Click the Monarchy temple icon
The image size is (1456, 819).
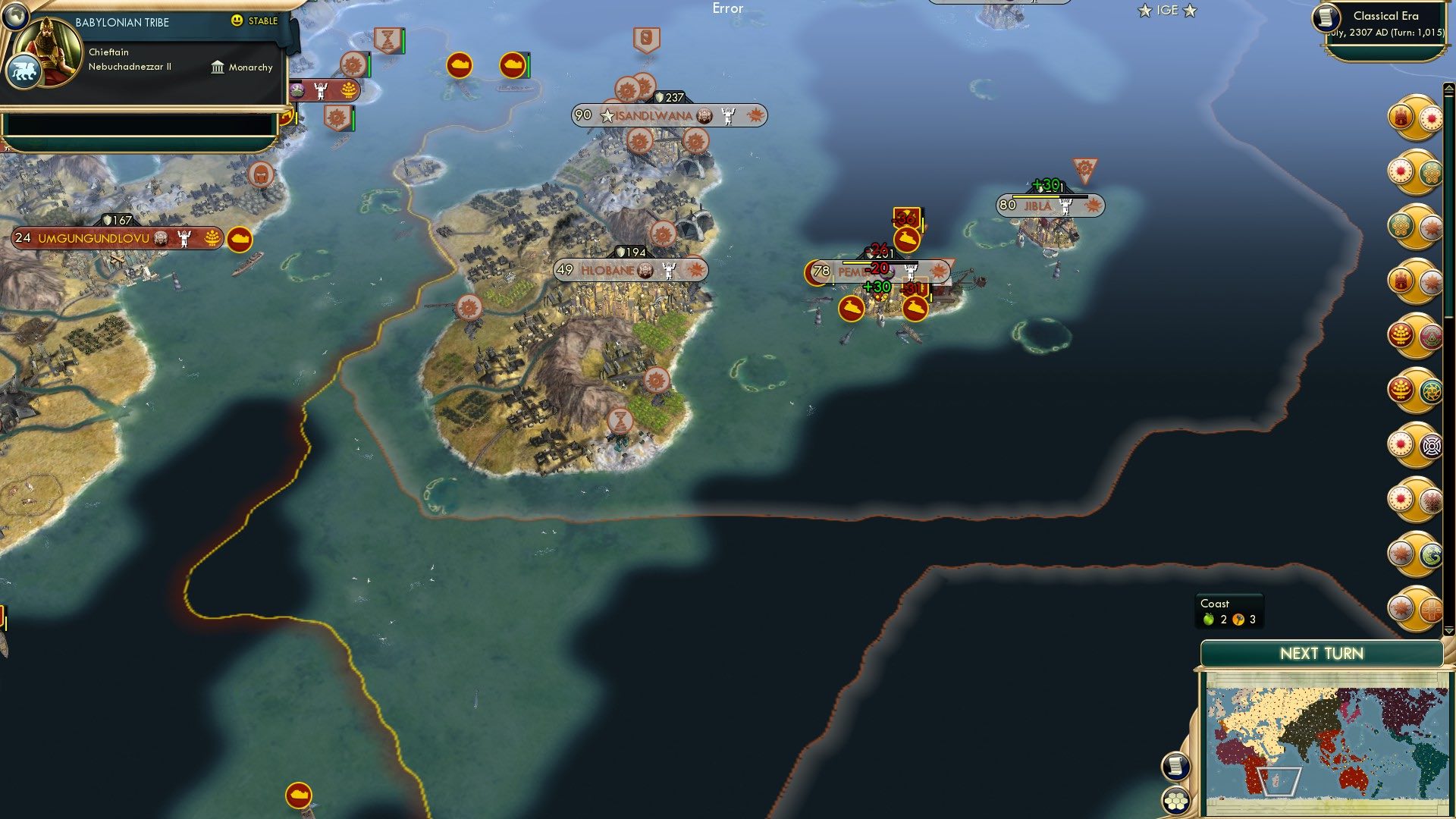[218, 68]
